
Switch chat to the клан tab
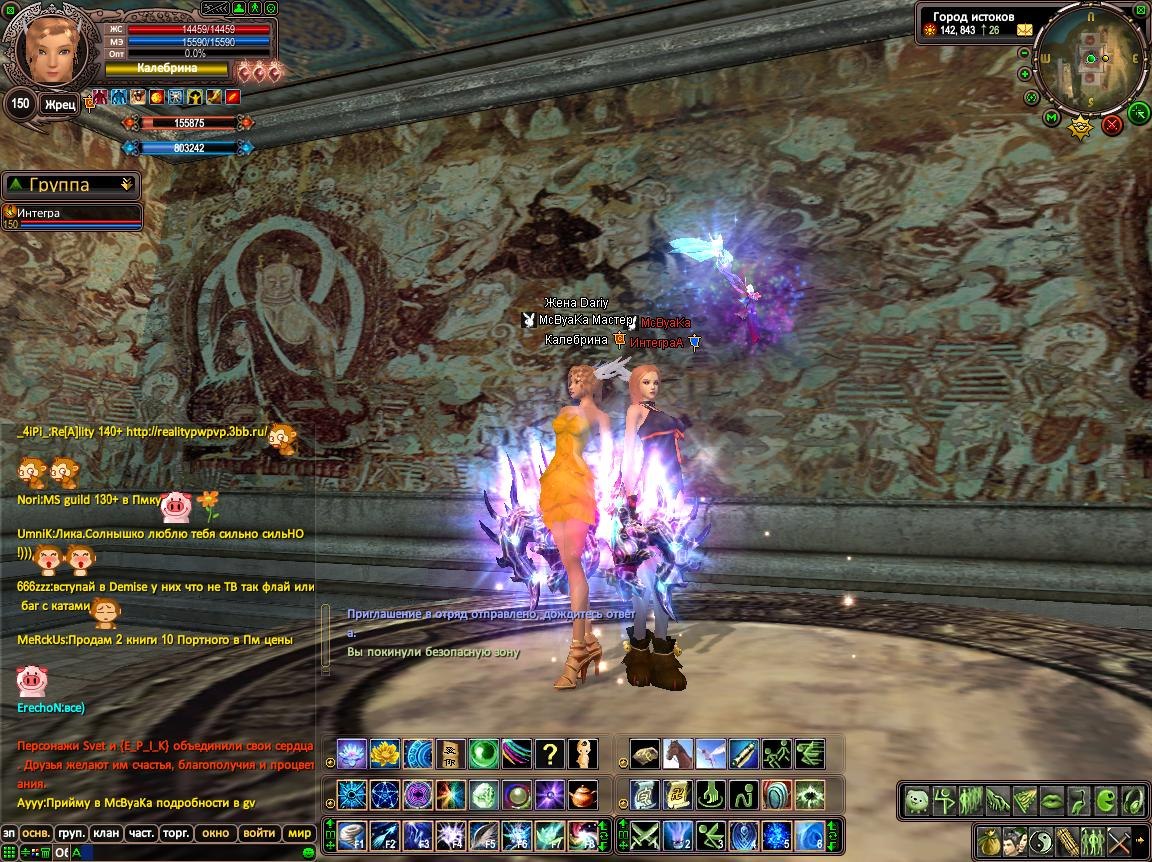tap(105, 832)
